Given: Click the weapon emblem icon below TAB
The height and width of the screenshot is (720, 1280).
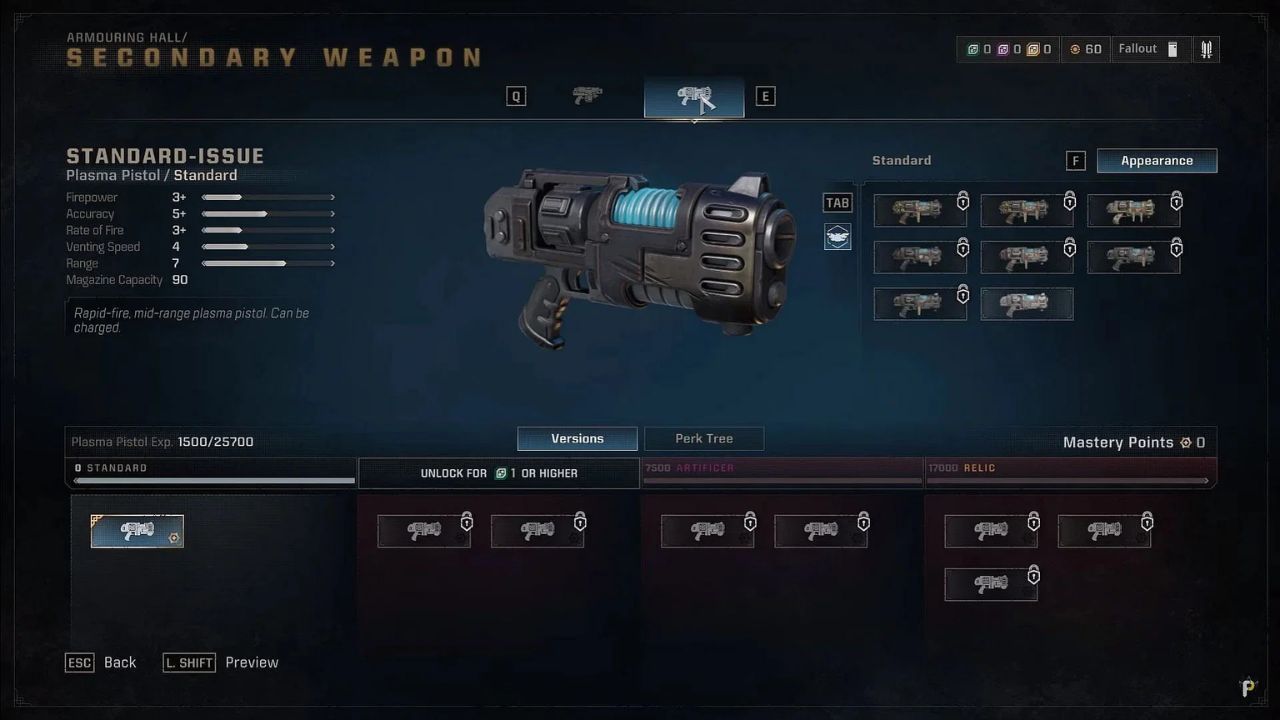Looking at the screenshot, I should point(837,237).
